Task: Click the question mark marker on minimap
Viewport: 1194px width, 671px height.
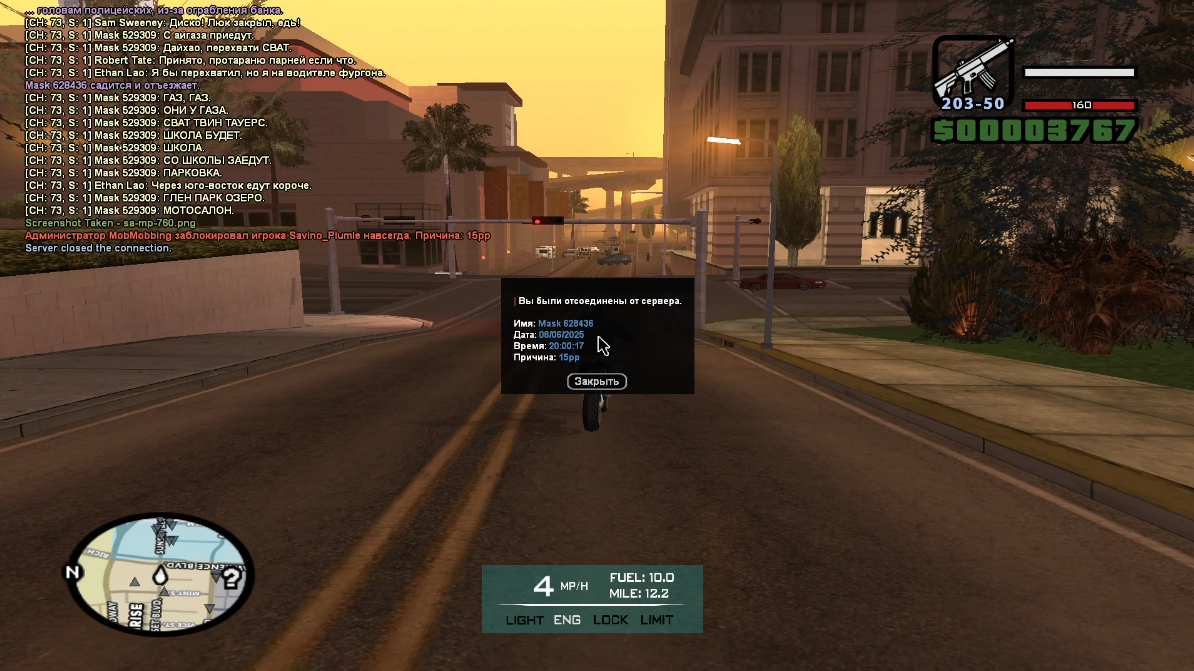Action: 231,577
